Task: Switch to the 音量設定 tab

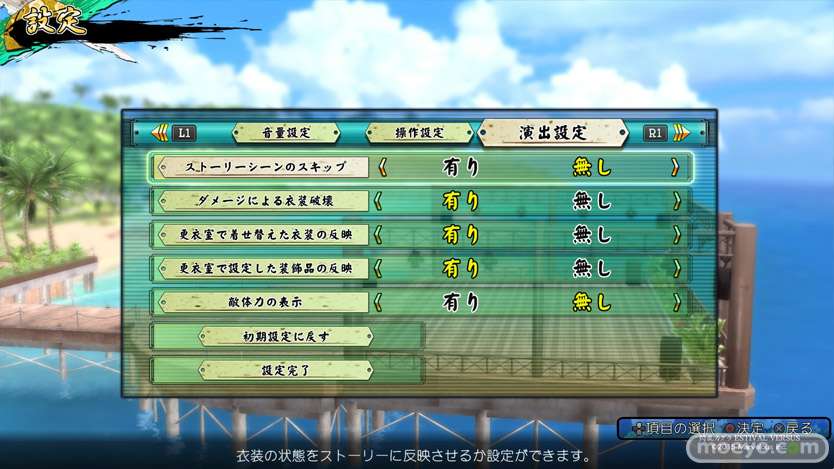Action: (286, 132)
